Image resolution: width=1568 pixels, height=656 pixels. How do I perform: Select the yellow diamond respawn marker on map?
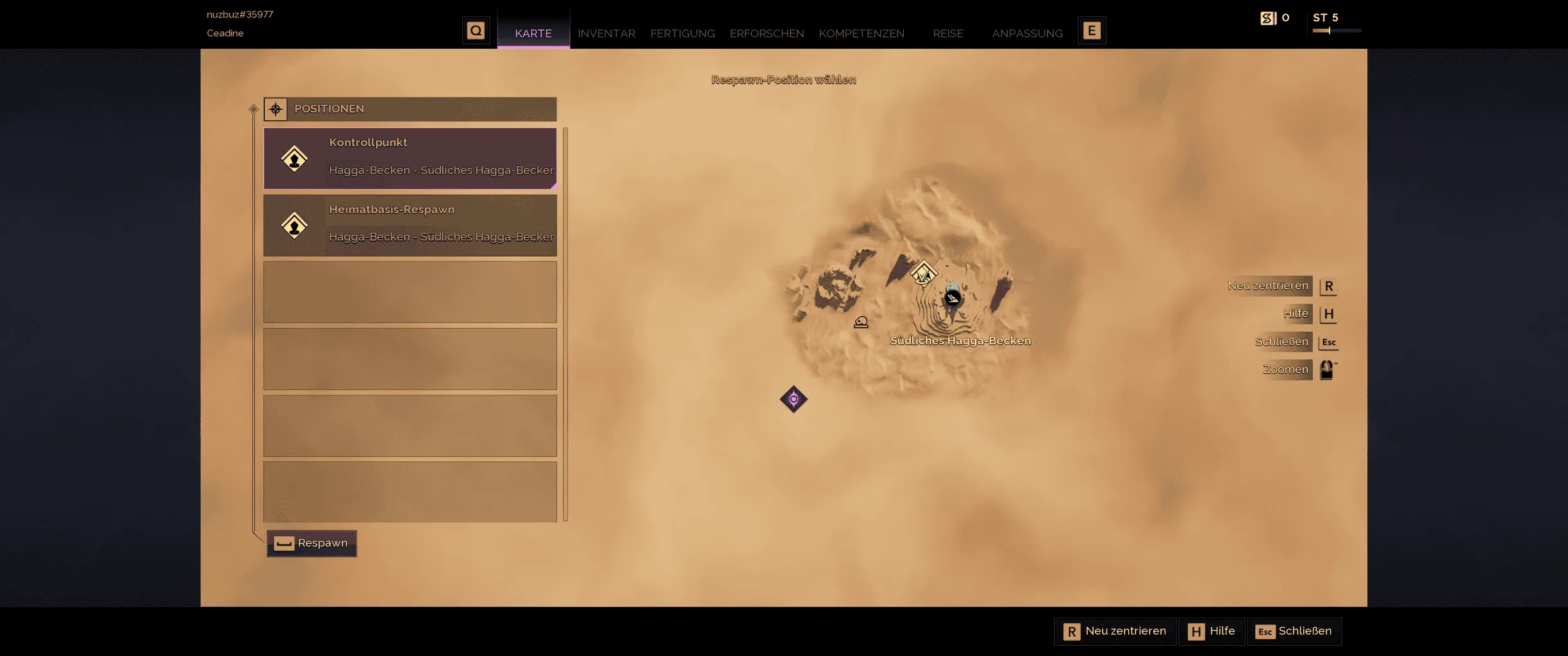click(x=923, y=274)
